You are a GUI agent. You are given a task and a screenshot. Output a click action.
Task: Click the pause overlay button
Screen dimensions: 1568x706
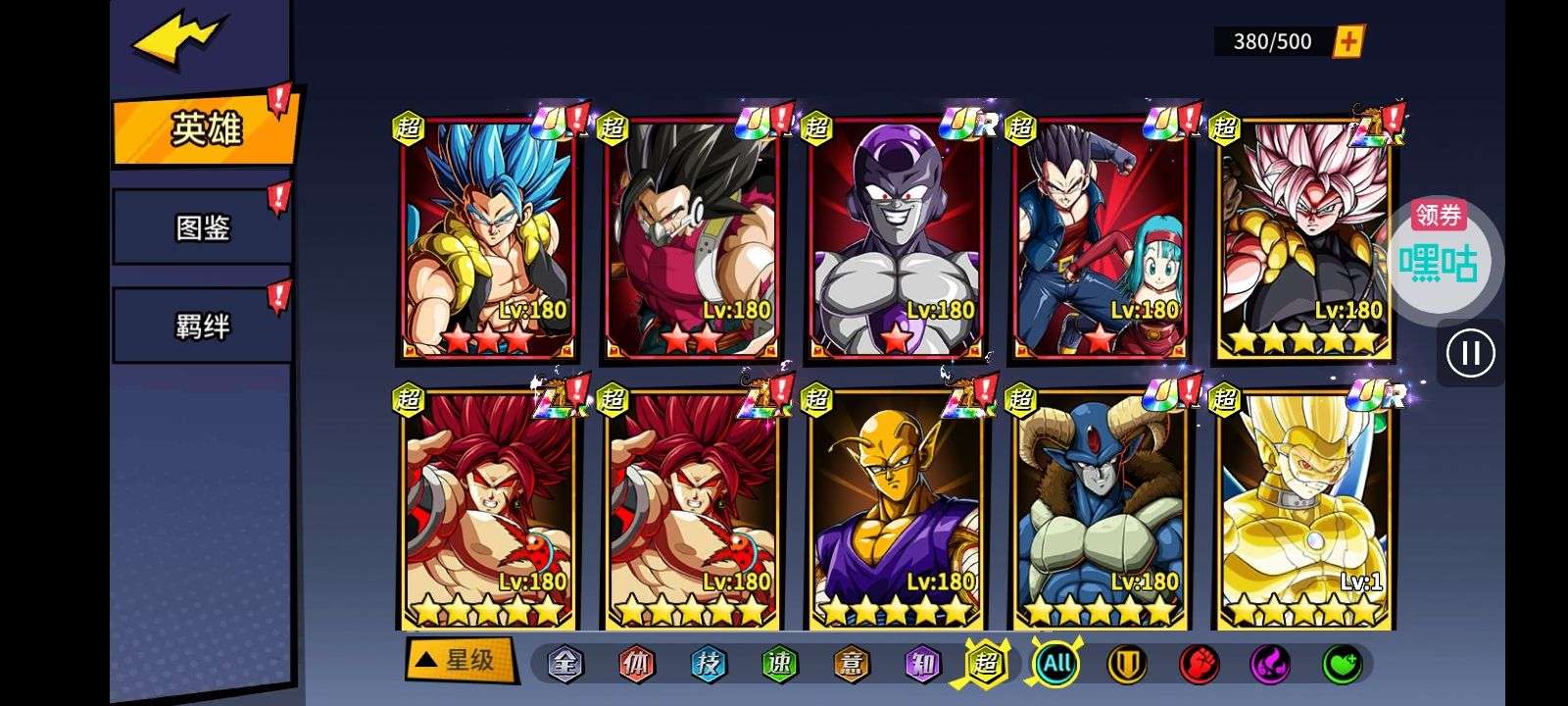1470,352
